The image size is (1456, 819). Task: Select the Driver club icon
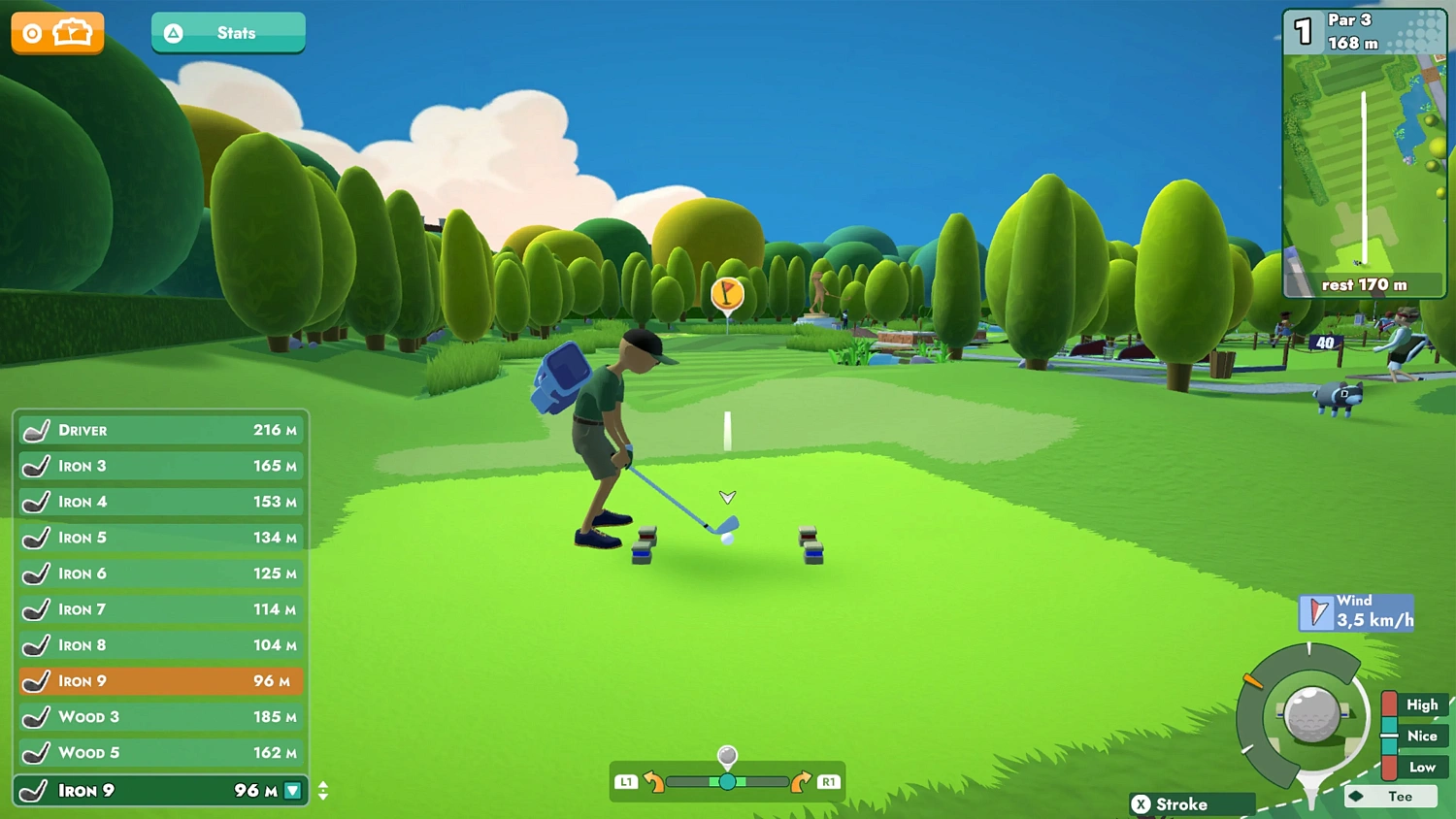(x=36, y=430)
